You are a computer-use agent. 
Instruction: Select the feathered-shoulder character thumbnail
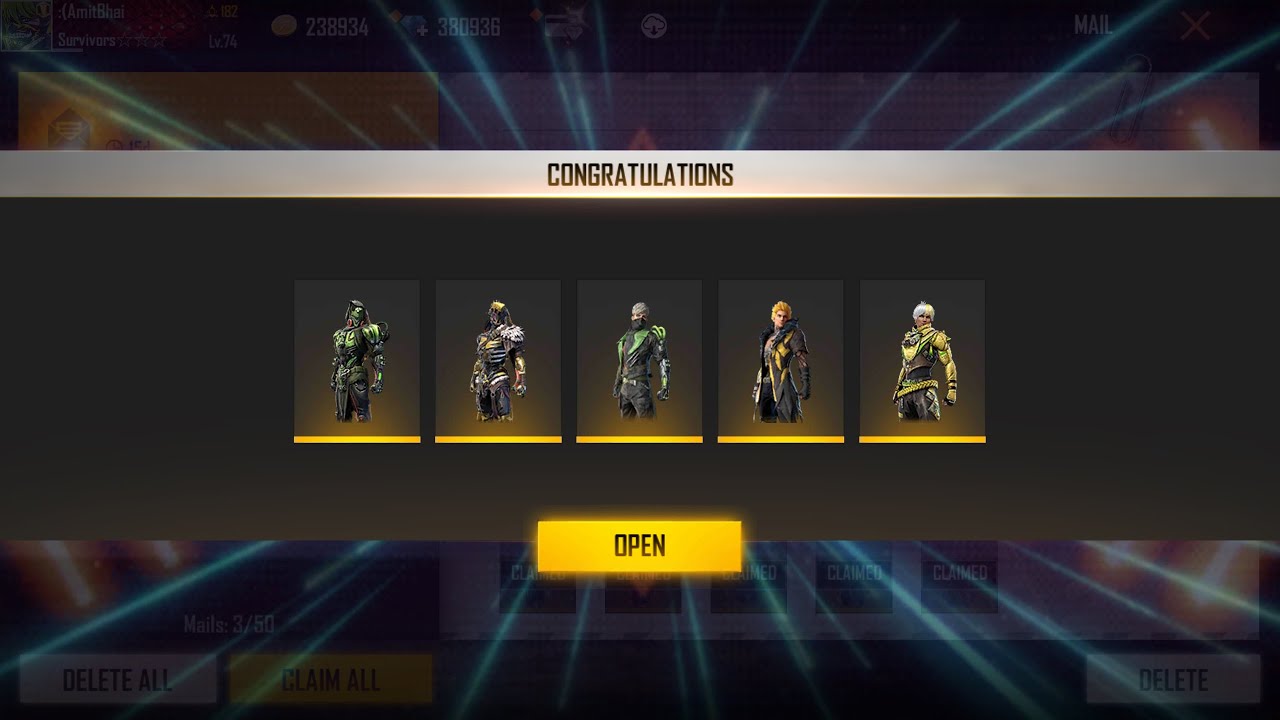[498, 360]
